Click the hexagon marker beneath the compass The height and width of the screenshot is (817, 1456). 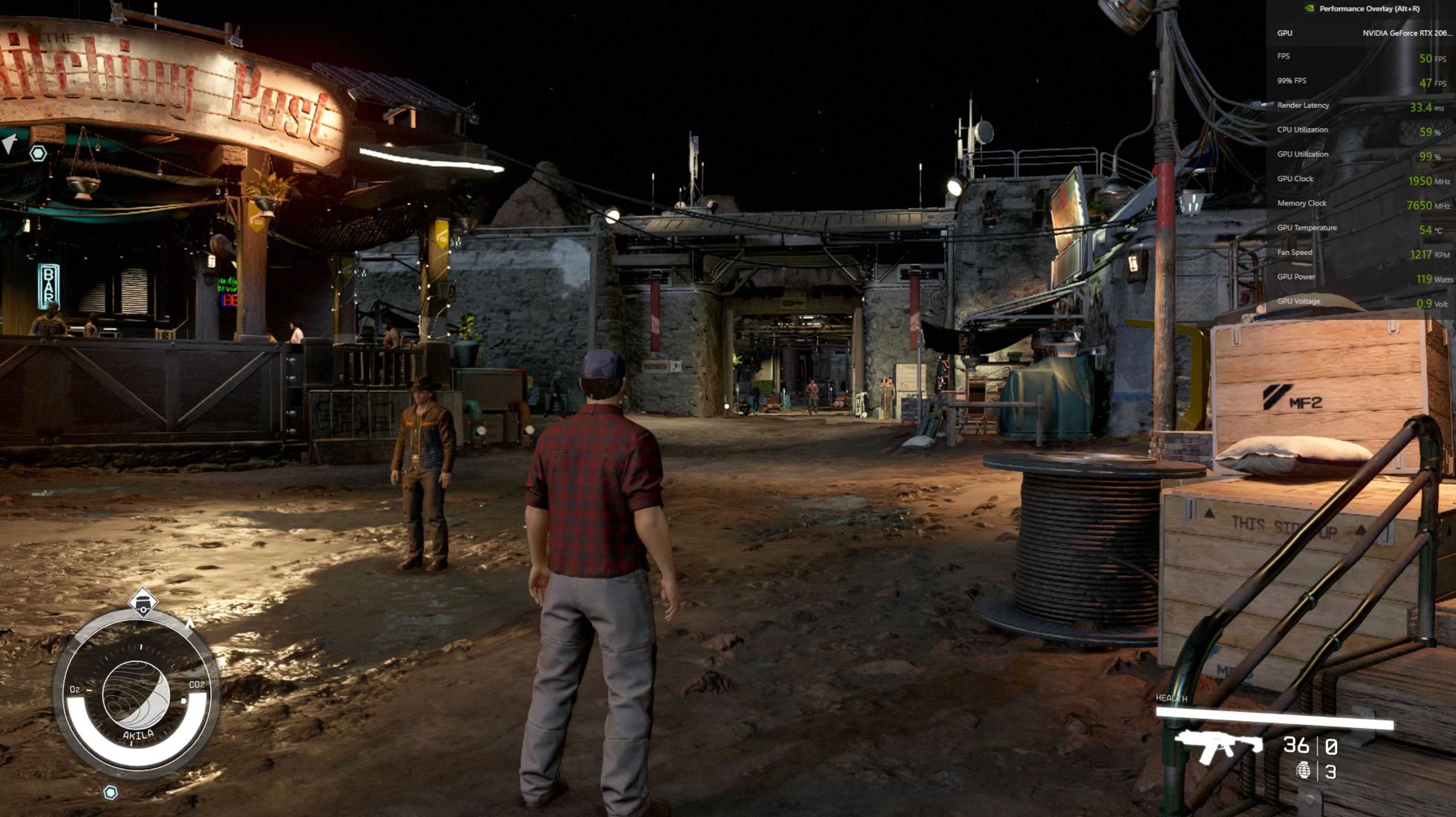(111, 793)
